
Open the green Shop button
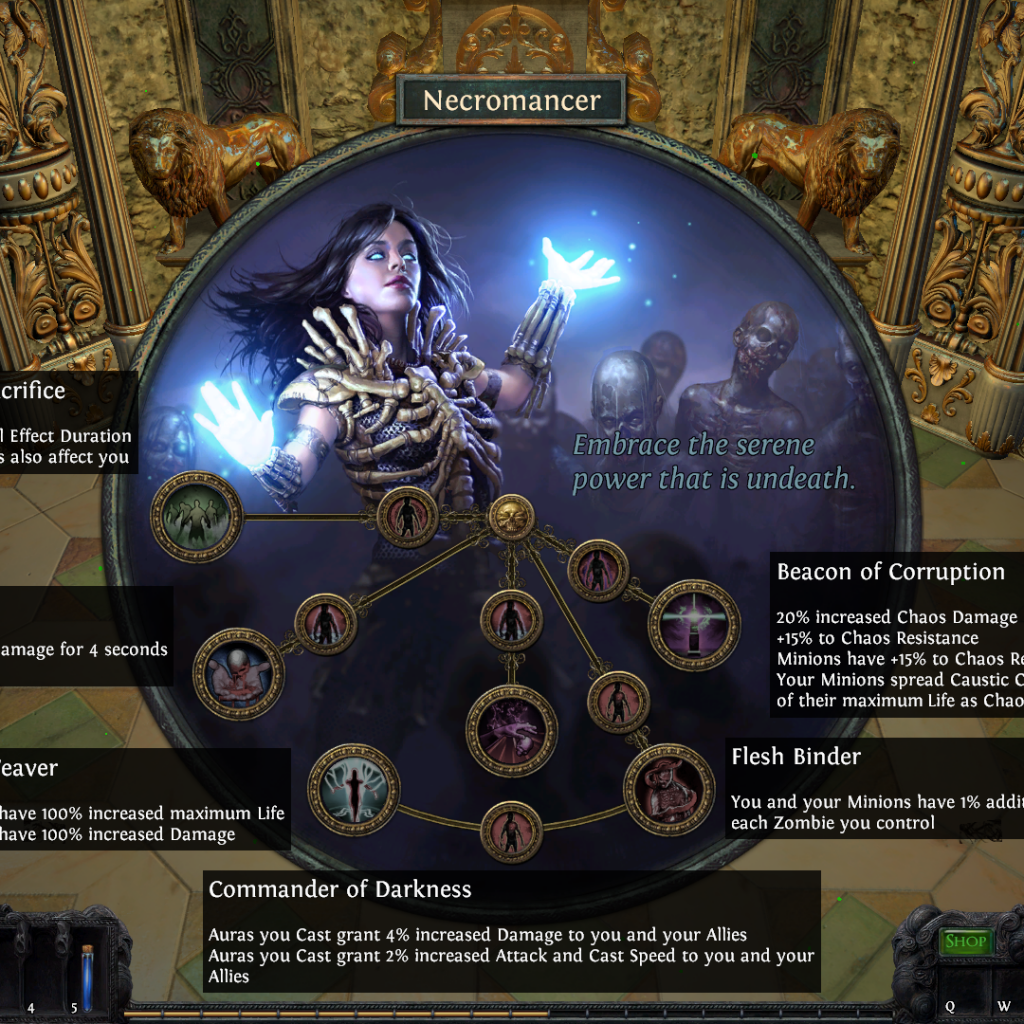point(965,941)
